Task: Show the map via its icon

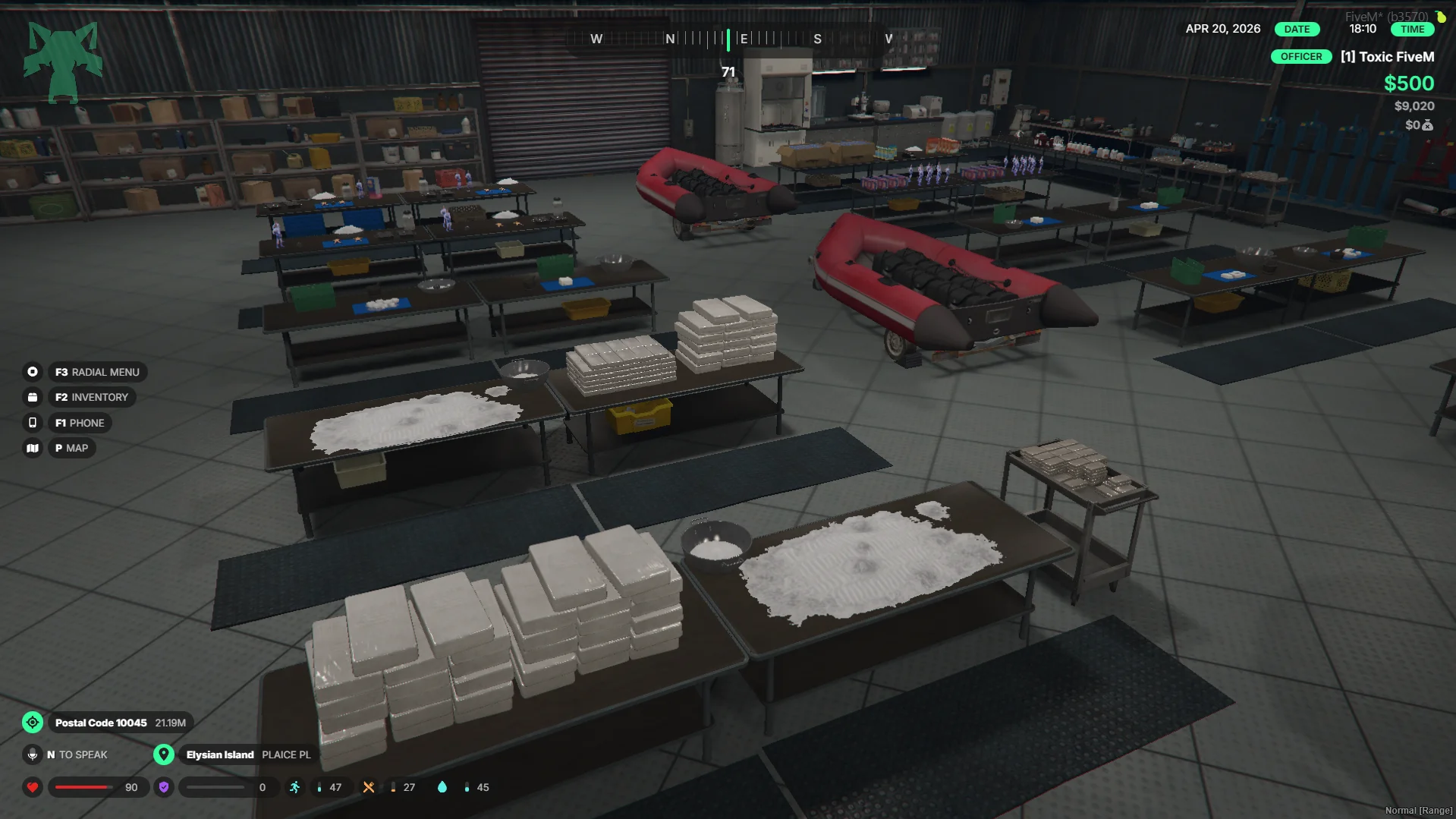Action: pos(33,449)
